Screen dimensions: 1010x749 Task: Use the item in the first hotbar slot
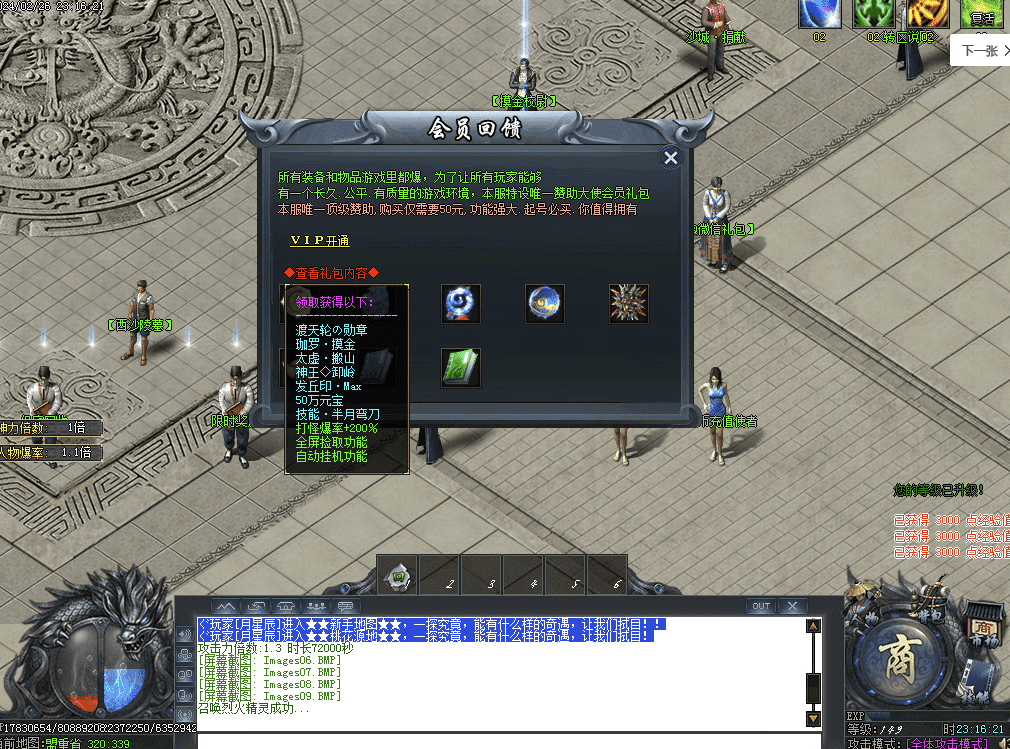tap(398, 577)
